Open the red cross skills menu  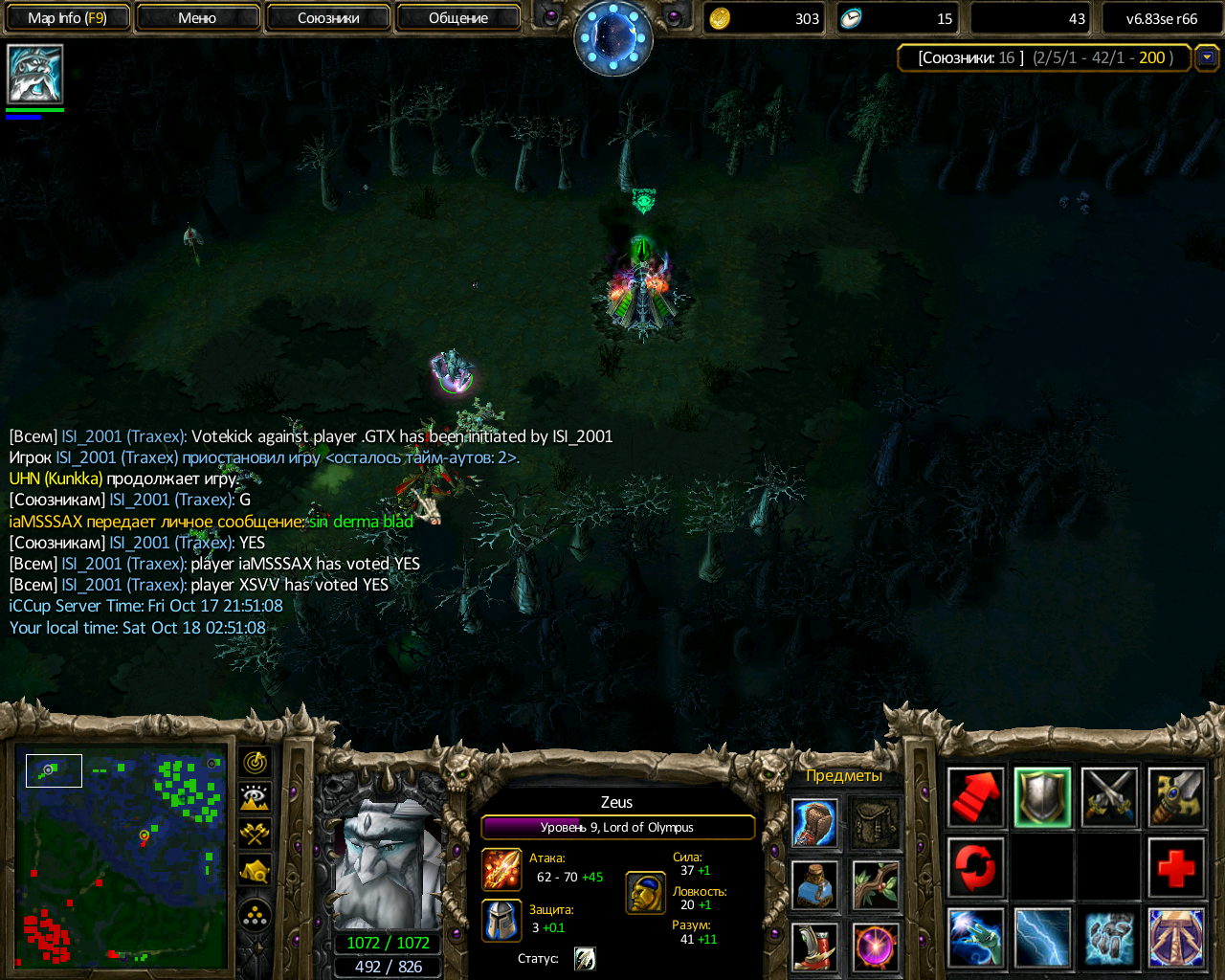tap(1176, 868)
